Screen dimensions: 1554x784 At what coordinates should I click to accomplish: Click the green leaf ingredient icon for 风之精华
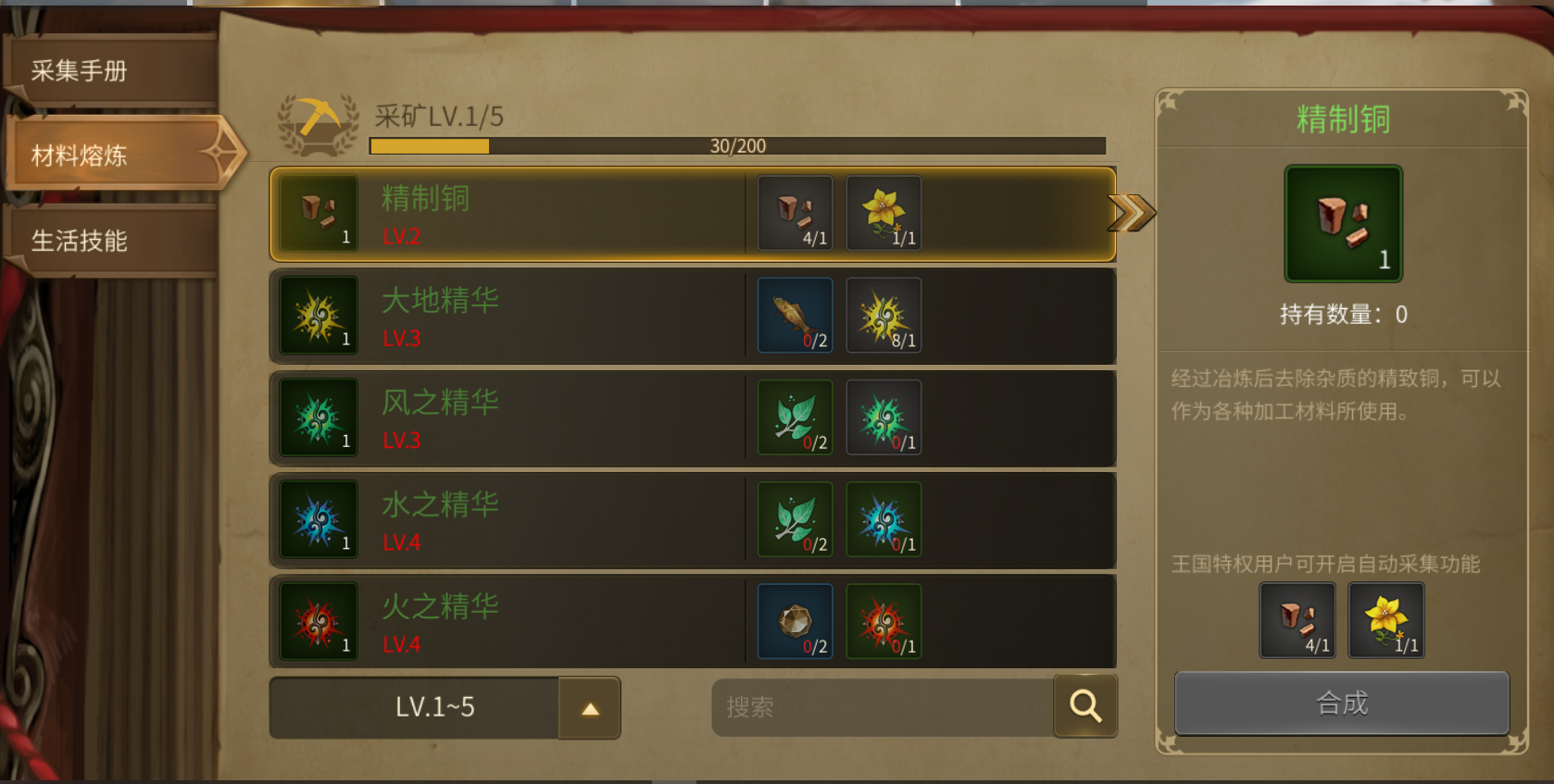point(795,417)
